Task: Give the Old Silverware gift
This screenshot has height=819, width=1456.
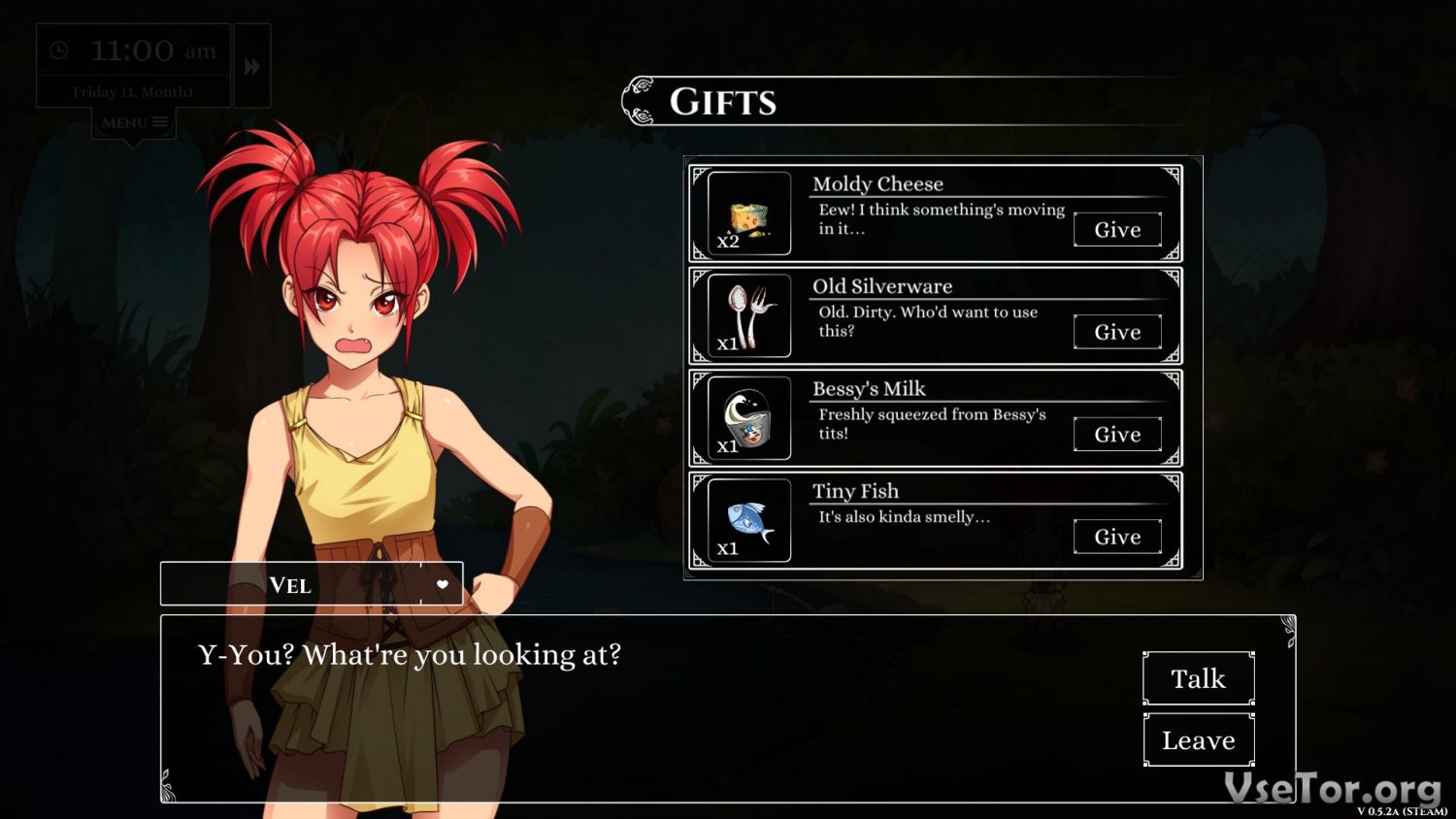Action: (x=1117, y=332)
